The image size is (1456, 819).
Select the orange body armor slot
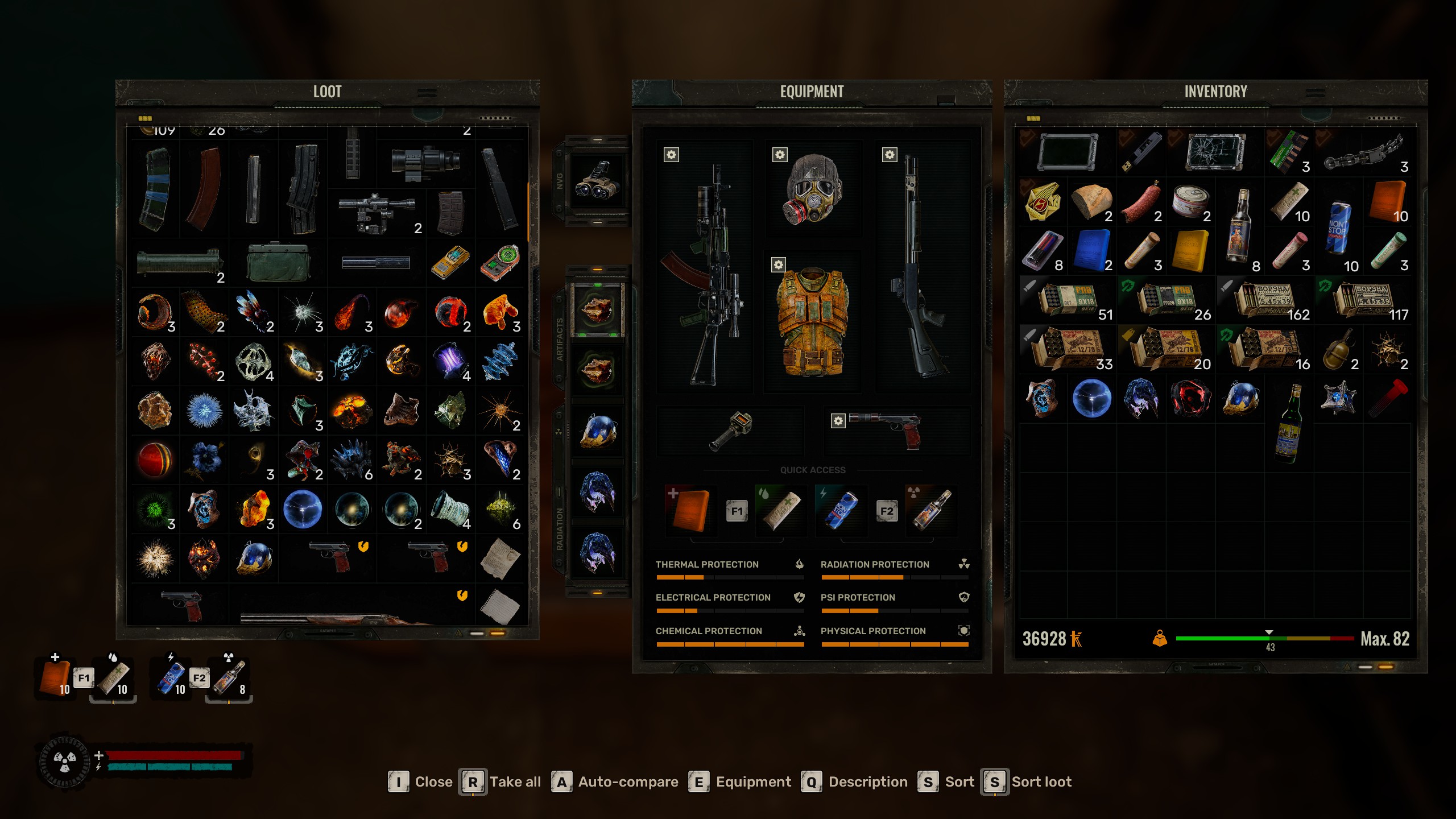tap(813, 322)
